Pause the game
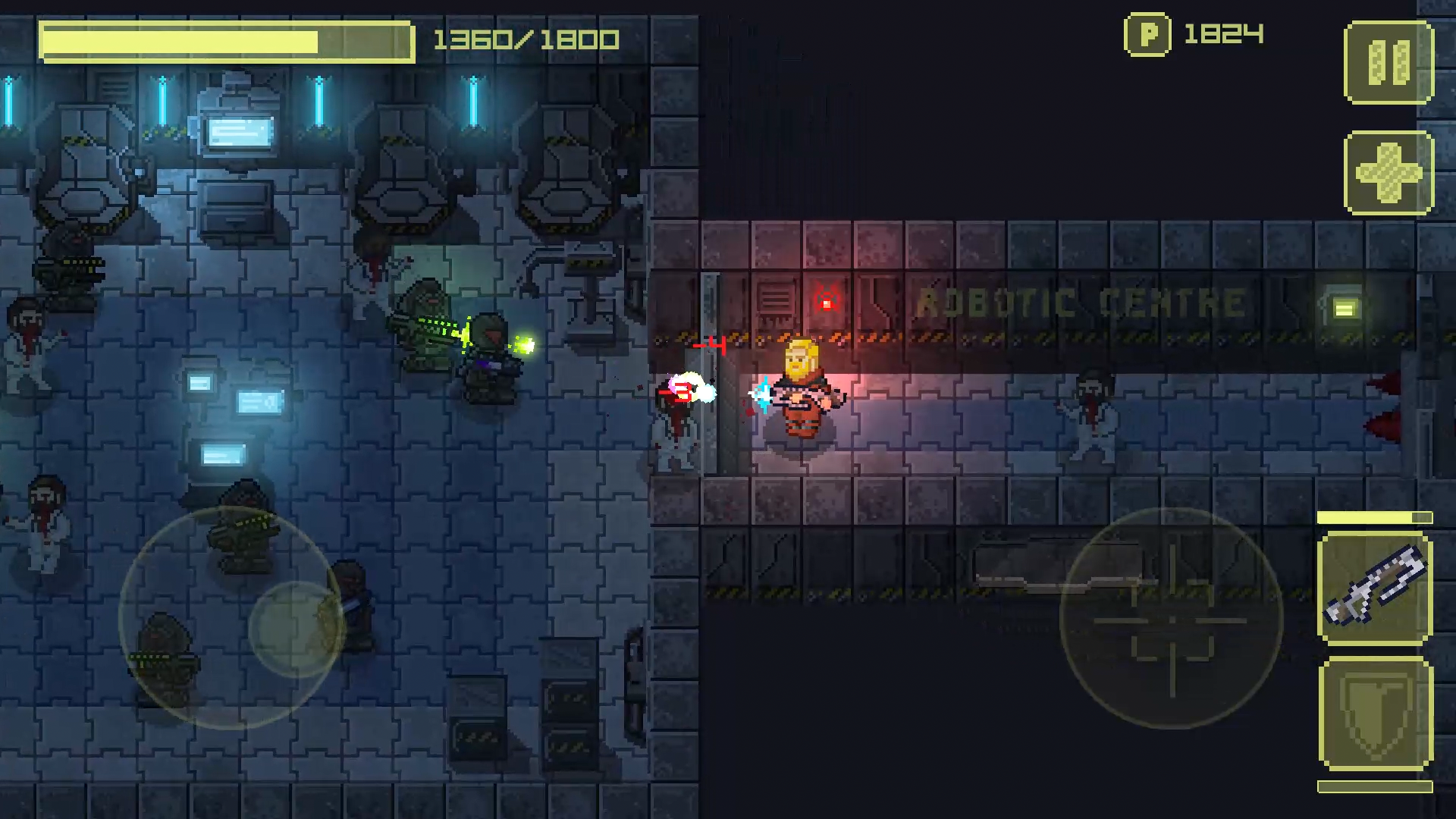1456x819 pixels. point(1389,62)
